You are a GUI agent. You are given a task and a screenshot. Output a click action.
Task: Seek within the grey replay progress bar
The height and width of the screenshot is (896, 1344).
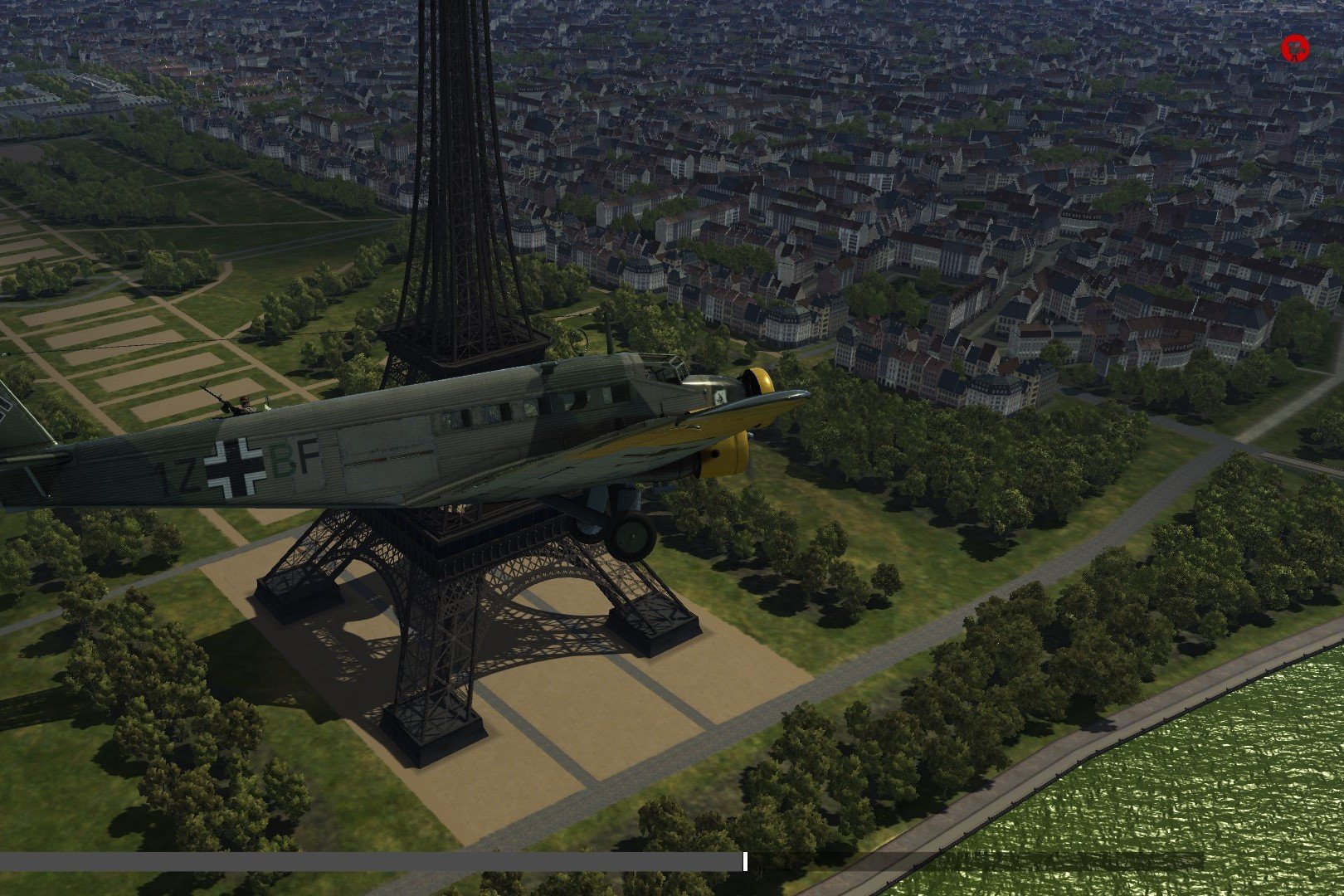tap(373, 862)
